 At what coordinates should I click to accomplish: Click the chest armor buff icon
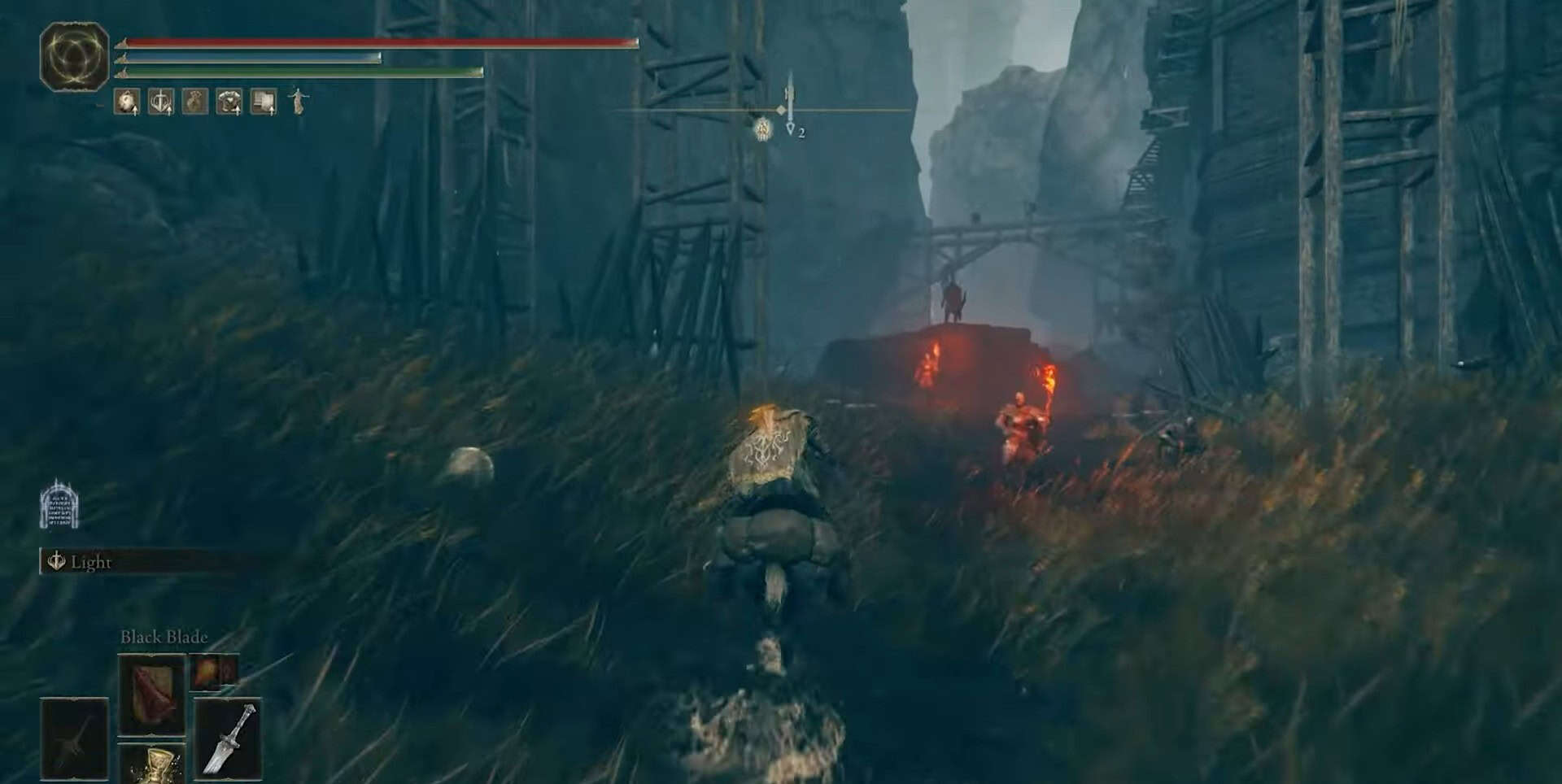(x=229, y=102)
